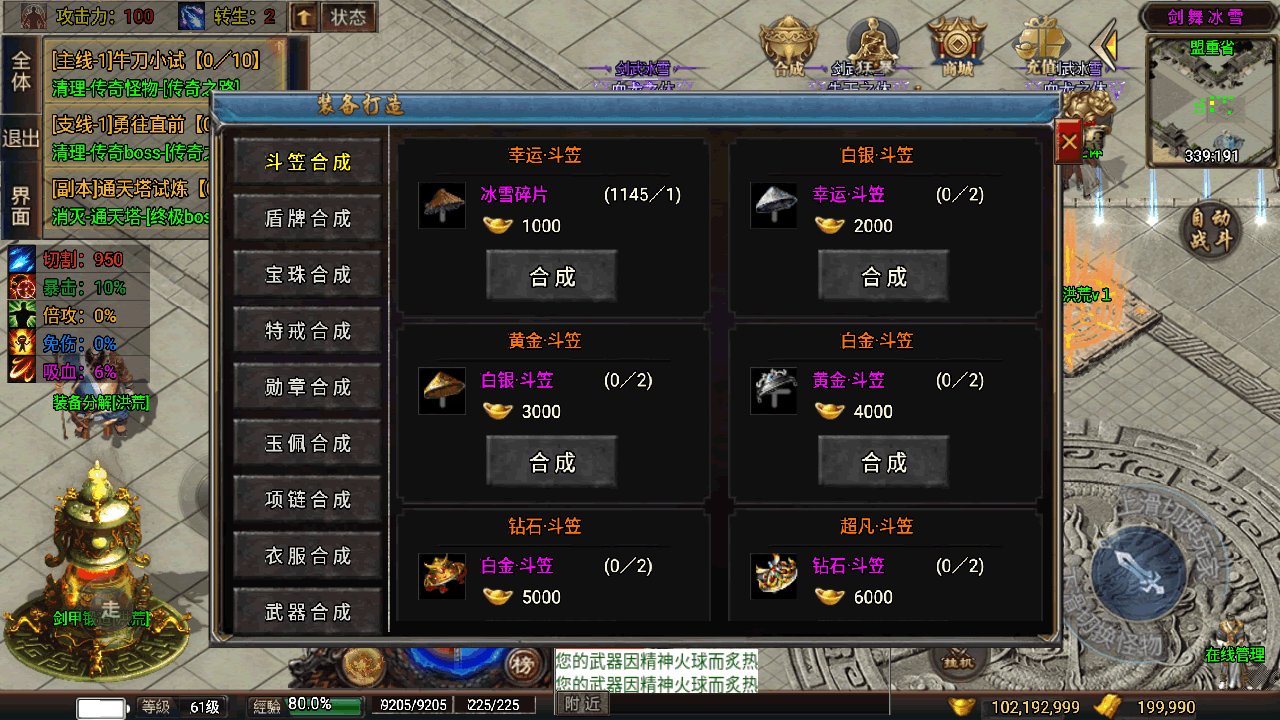Switch to 勋章合成 crafting
The image size is (1280, 720).
tap(308, 387)
